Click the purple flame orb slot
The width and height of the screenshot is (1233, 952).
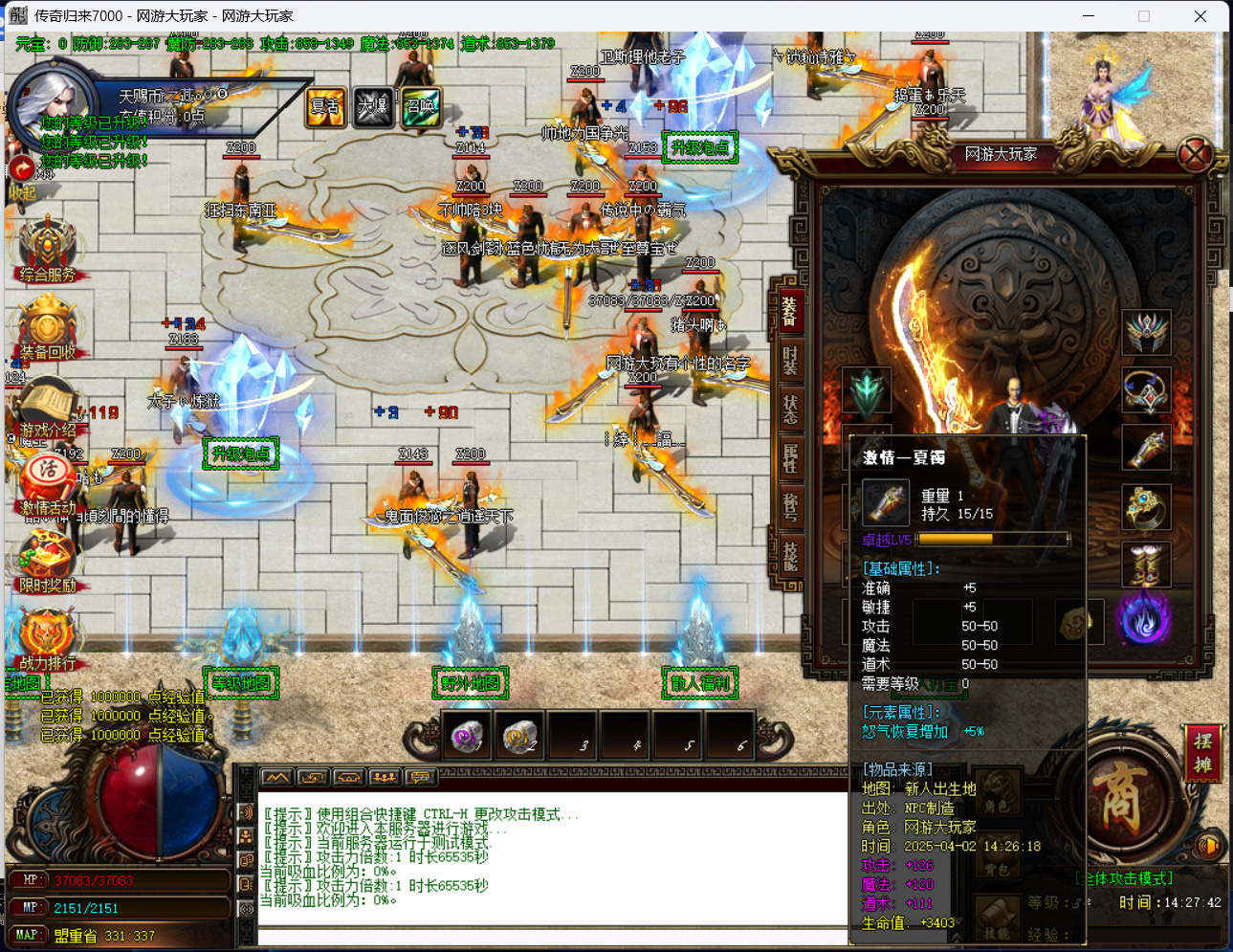[x=1144, y=619]
